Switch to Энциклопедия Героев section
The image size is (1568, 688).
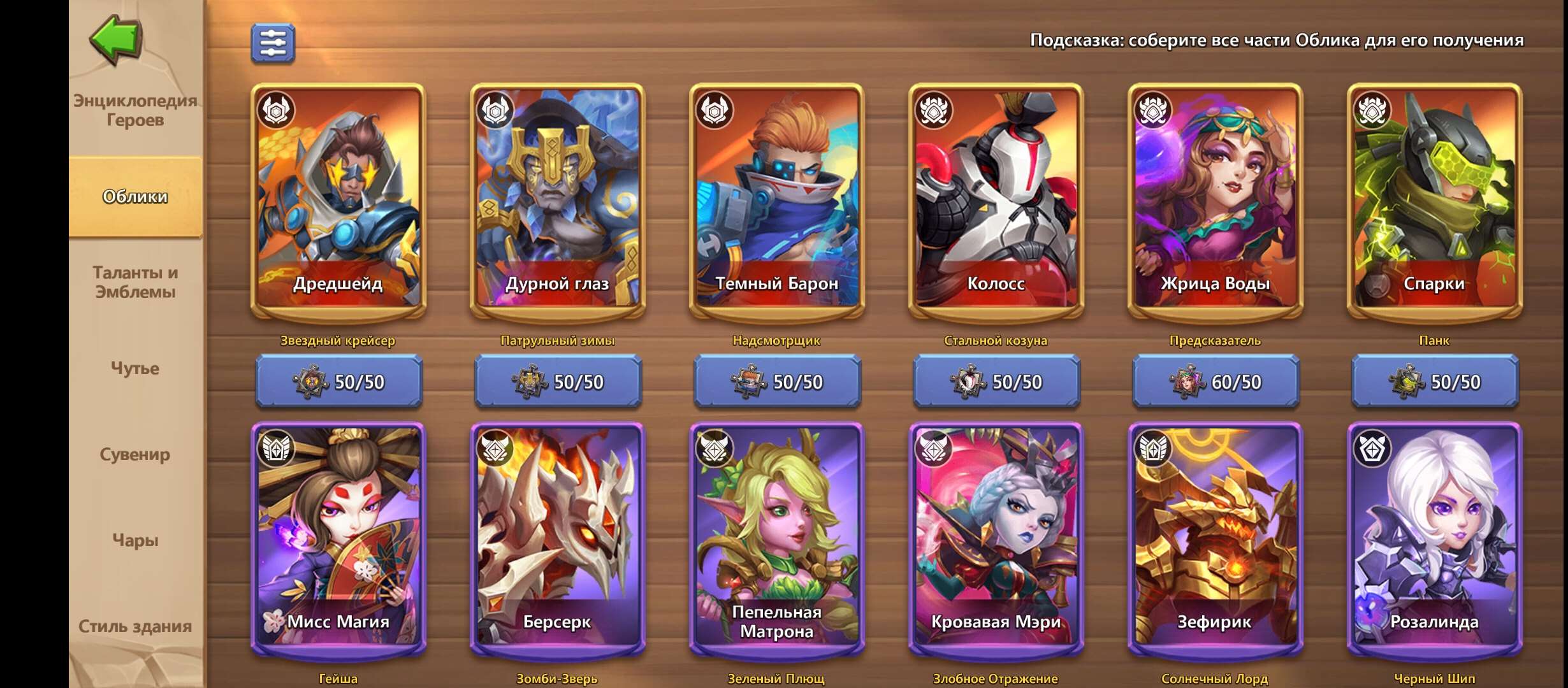[x=135, y=110]
